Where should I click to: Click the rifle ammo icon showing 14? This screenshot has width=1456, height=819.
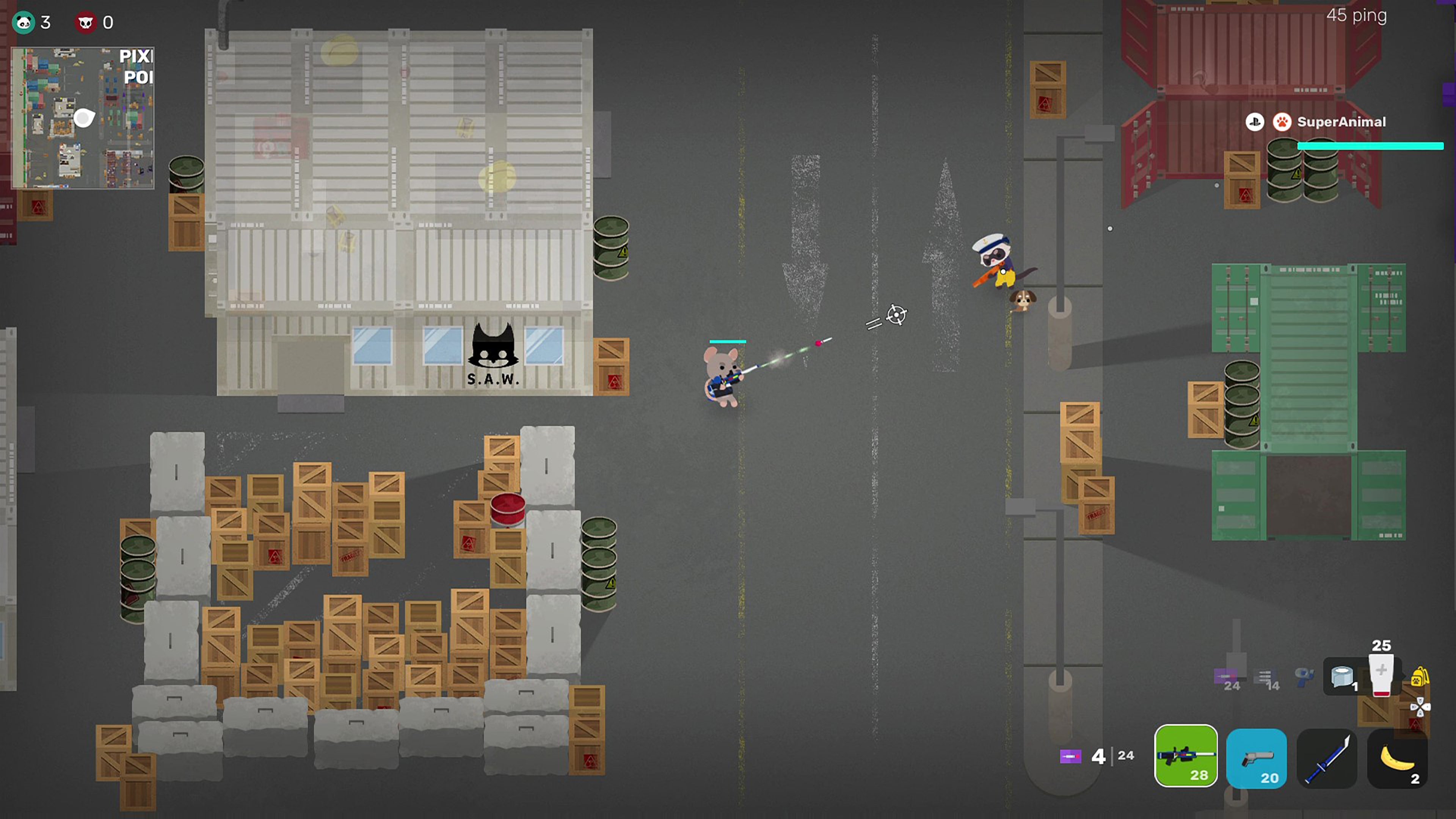point(1265,676)
